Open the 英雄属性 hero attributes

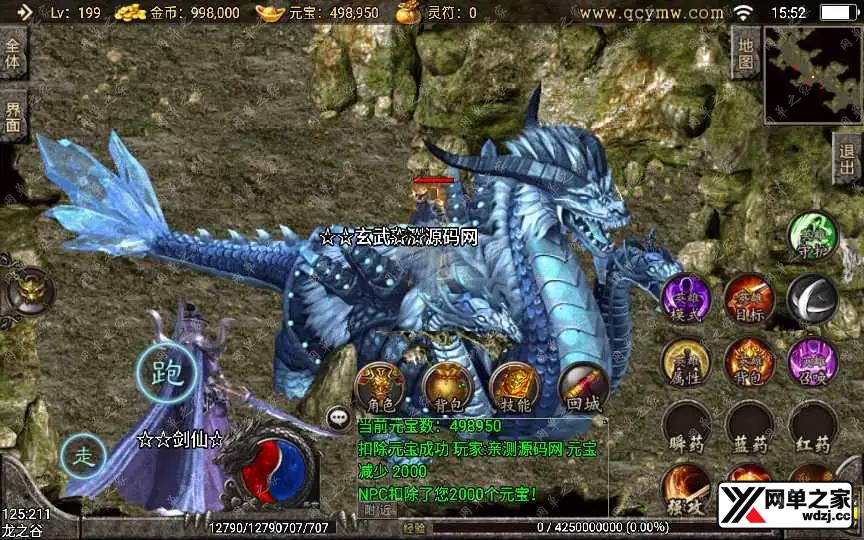(x=686, y=361)
